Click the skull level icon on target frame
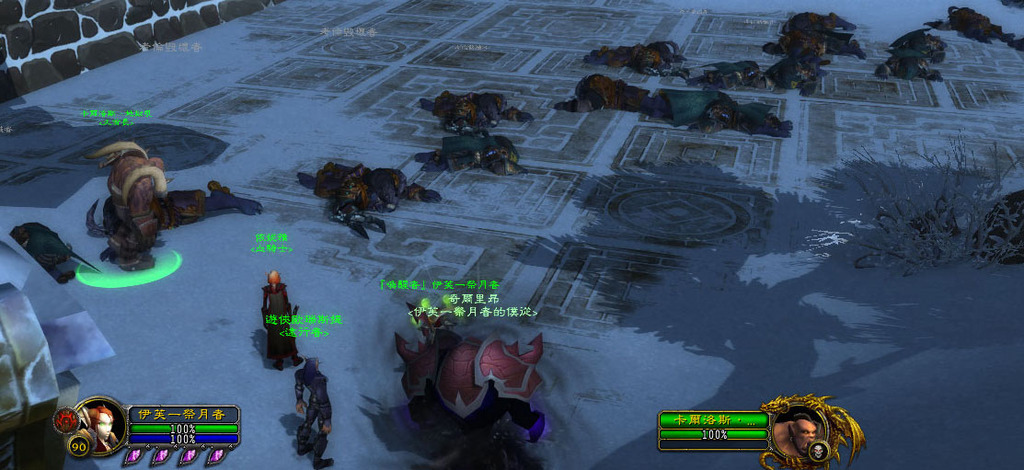The image size is (1024, 470). coord(817,451)
